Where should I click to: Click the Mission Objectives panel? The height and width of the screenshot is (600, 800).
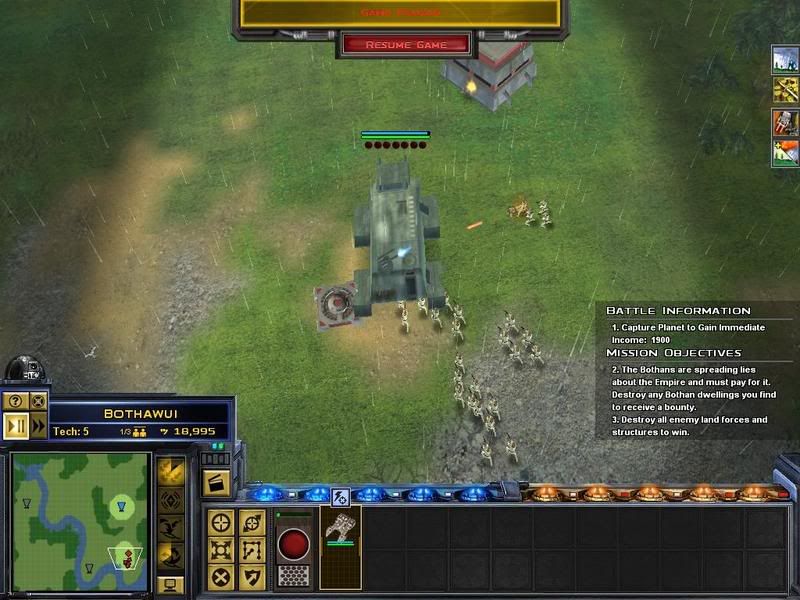click(x=697, y=395)
